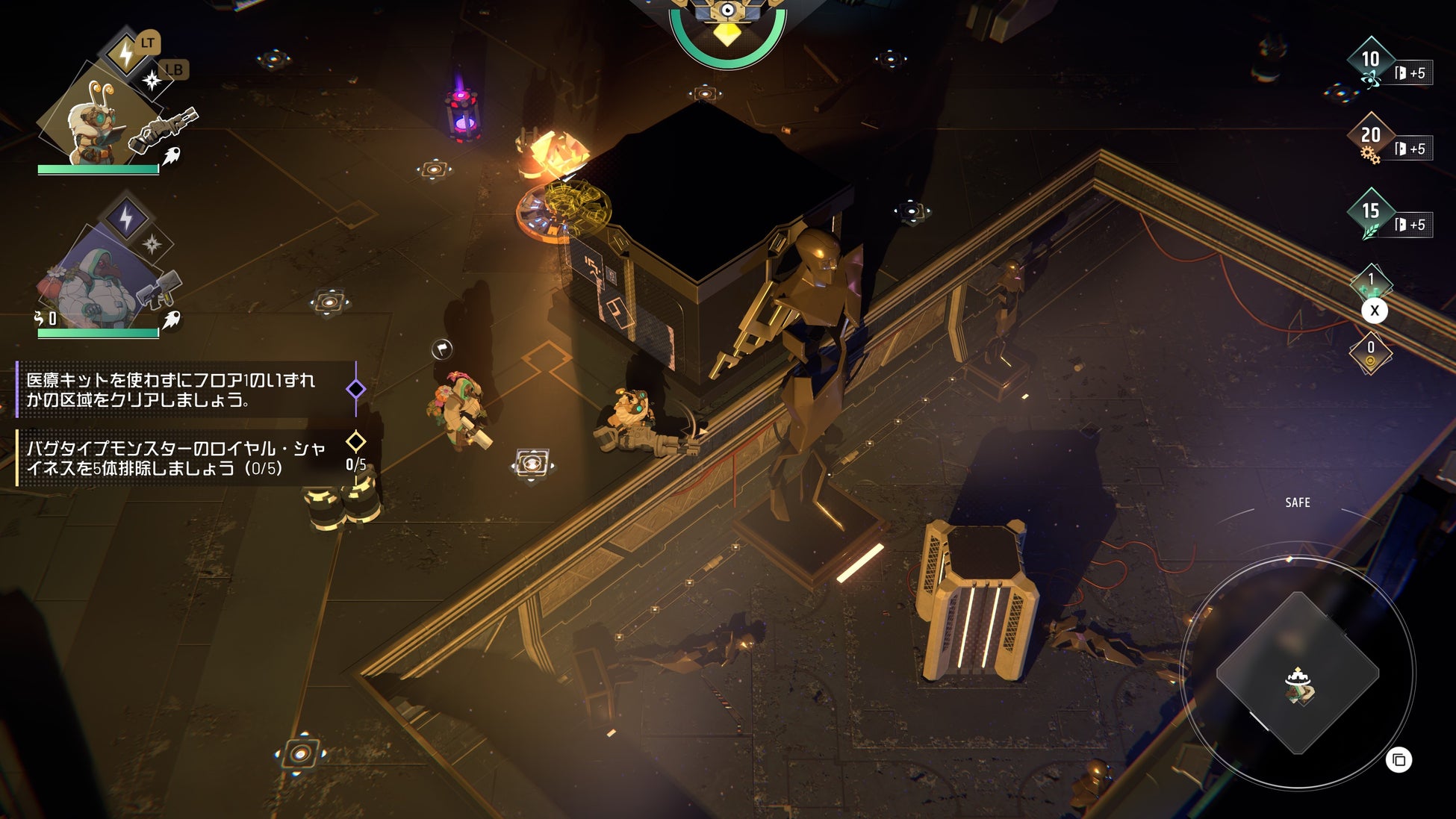Open the Royal Shyness elimination objective
Viewport: 1456px width, 819px height.
click(176, 458)
